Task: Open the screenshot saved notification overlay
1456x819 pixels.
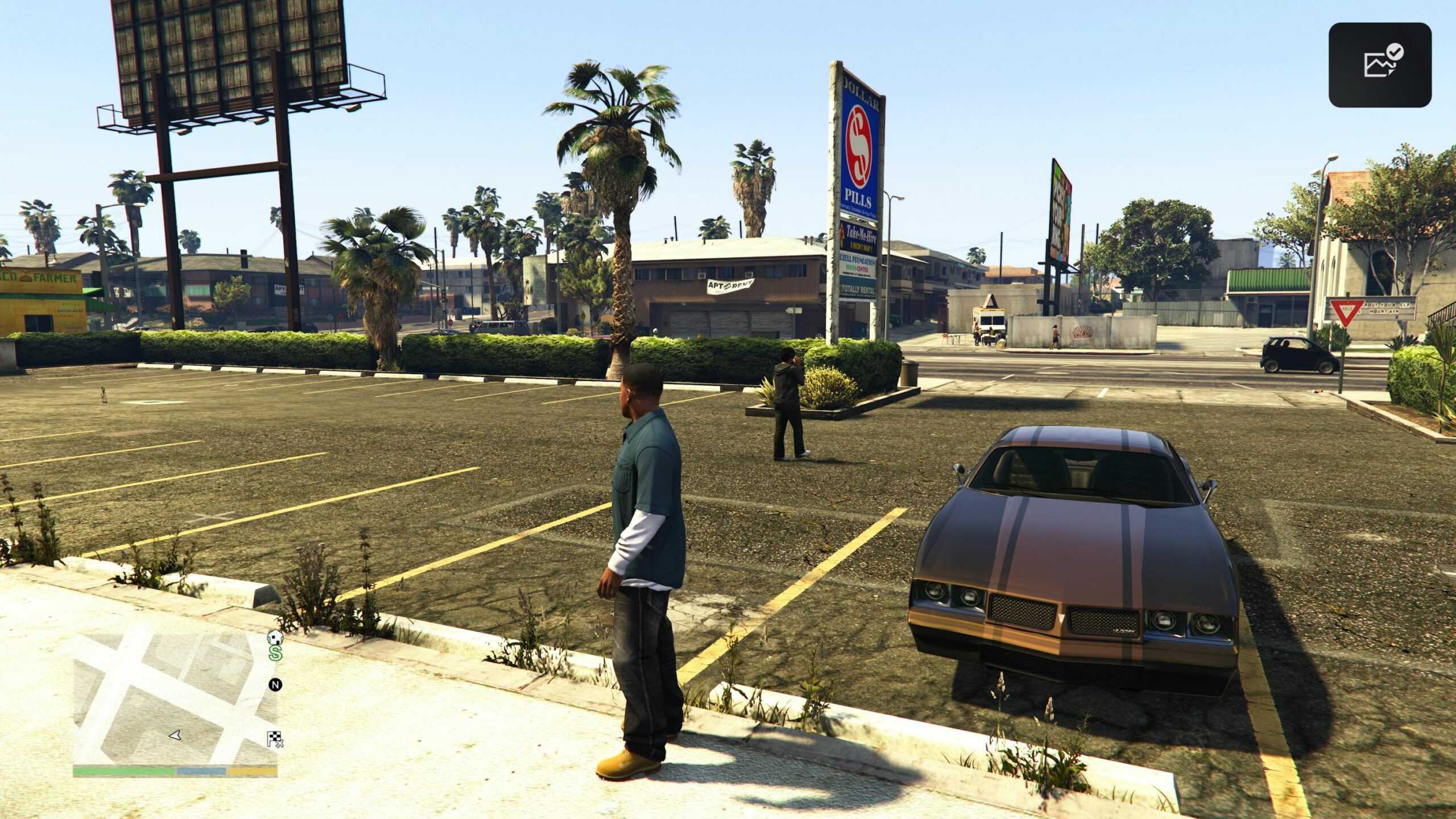Action: tap(1379, 65)
